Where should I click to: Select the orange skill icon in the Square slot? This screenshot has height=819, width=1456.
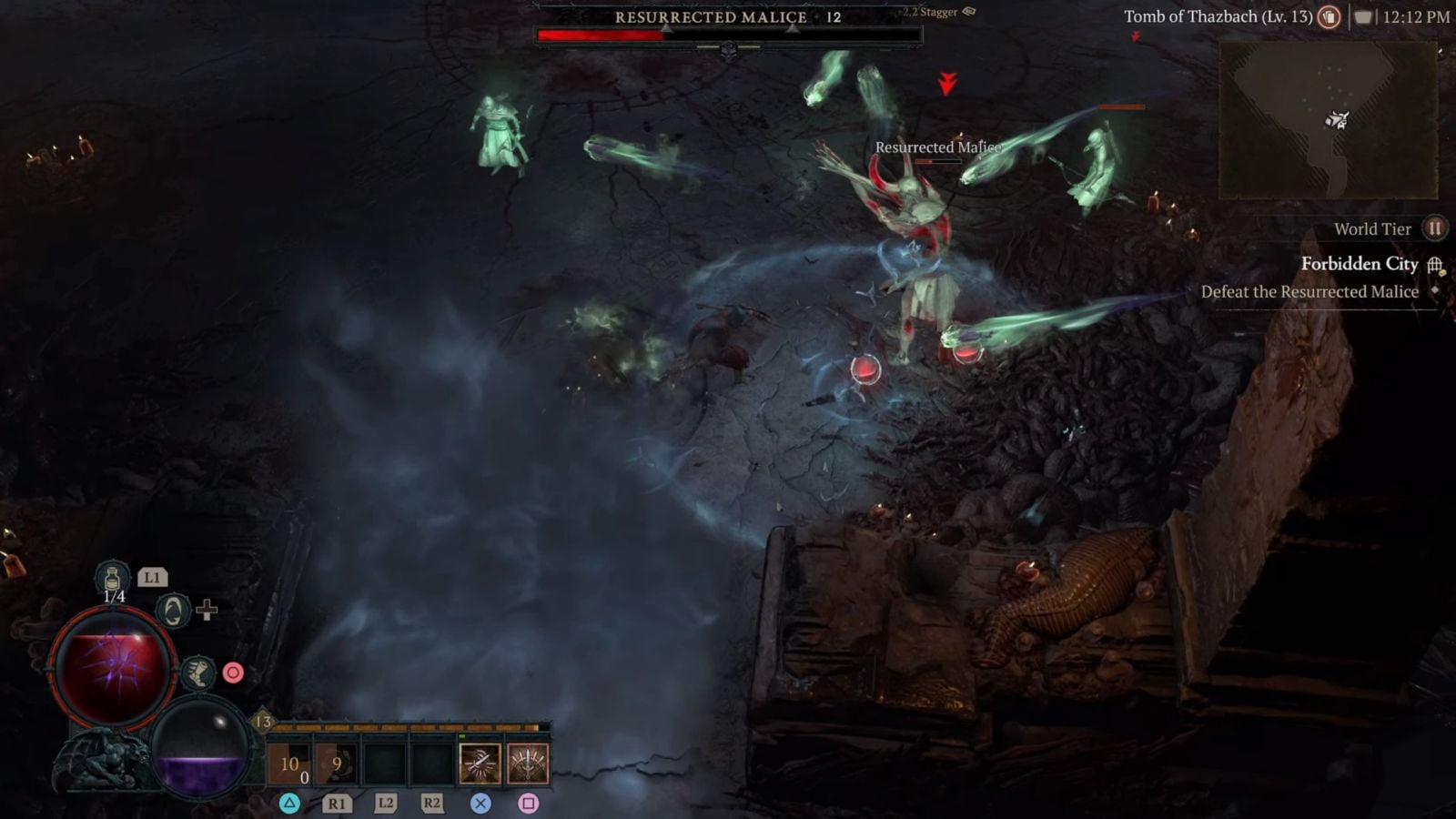pyautogui.click(x=530, y=763)
